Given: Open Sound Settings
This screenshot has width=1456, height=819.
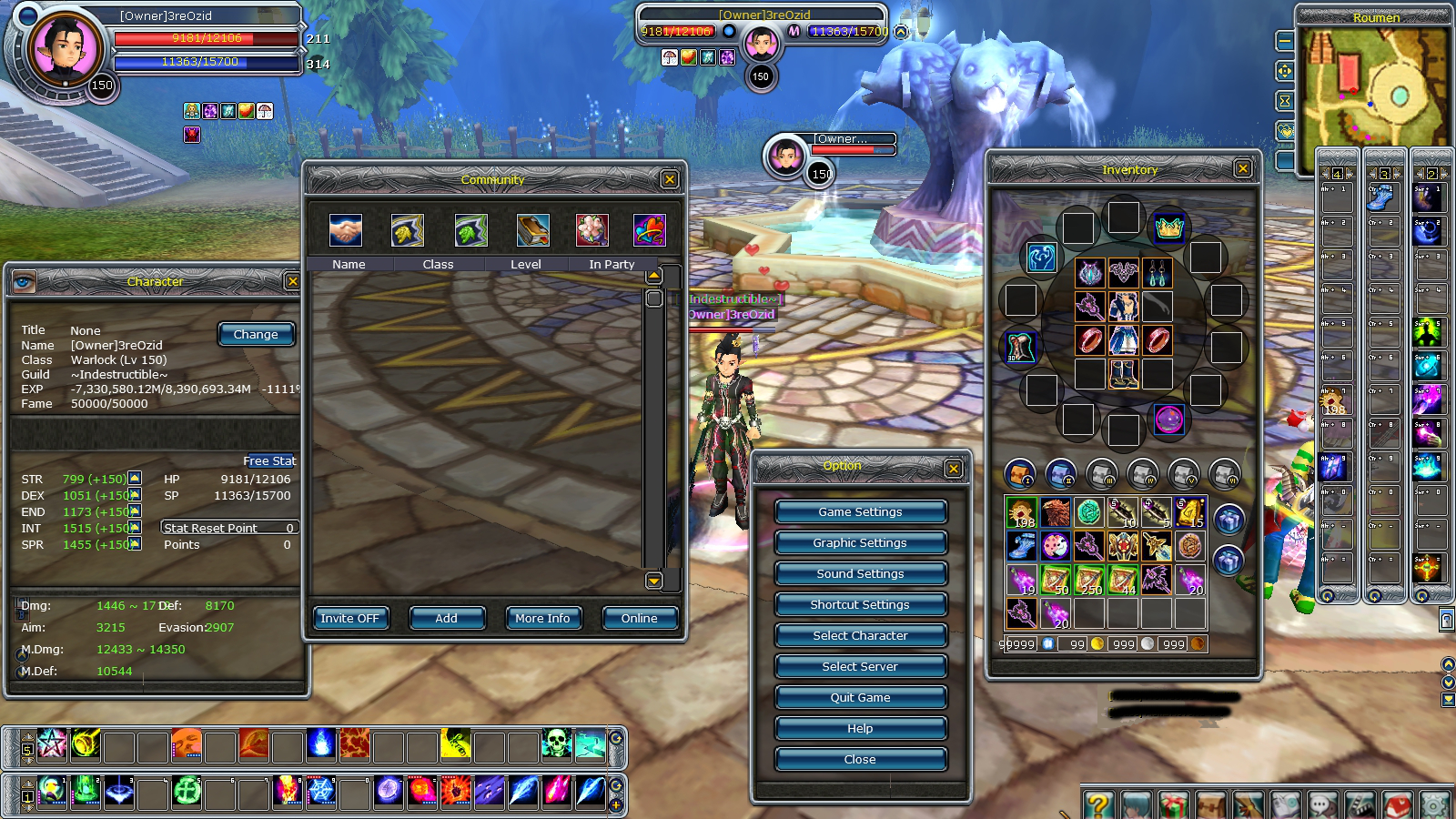Looking at the screenshot, I should [x=860, y=574].
